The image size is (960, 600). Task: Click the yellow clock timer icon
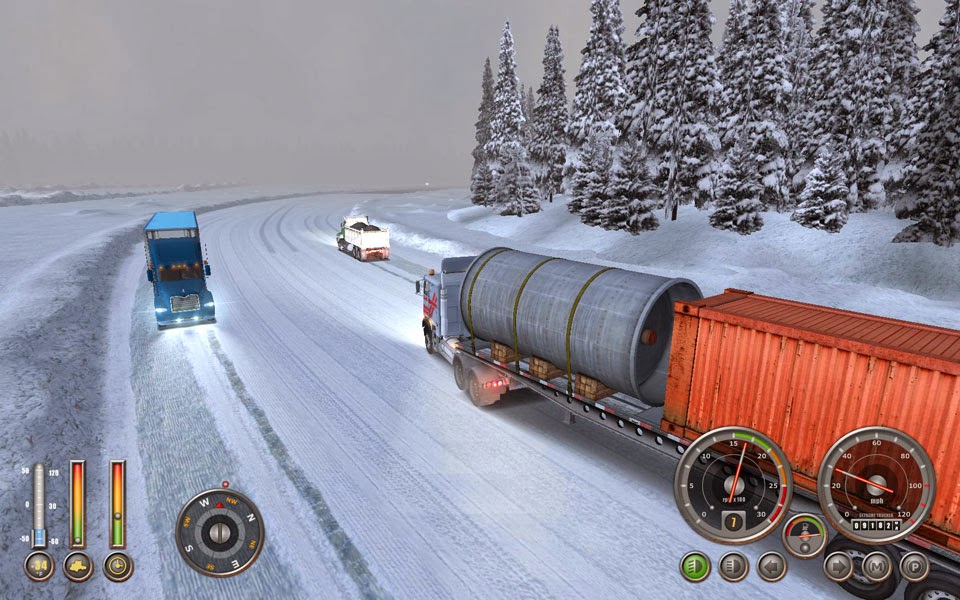(118, 566)
